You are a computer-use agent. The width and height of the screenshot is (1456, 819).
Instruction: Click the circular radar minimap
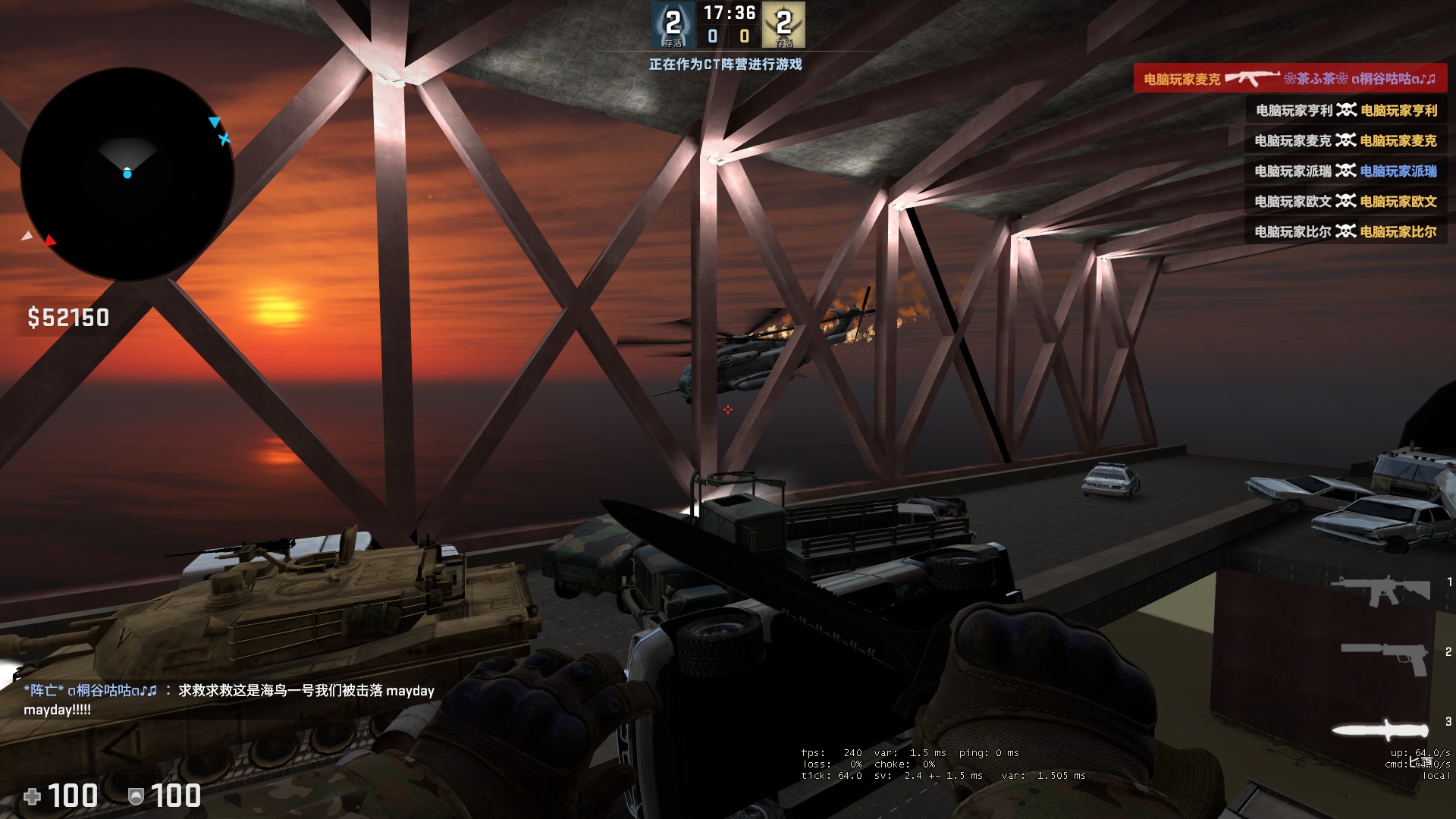coord(127,174)
